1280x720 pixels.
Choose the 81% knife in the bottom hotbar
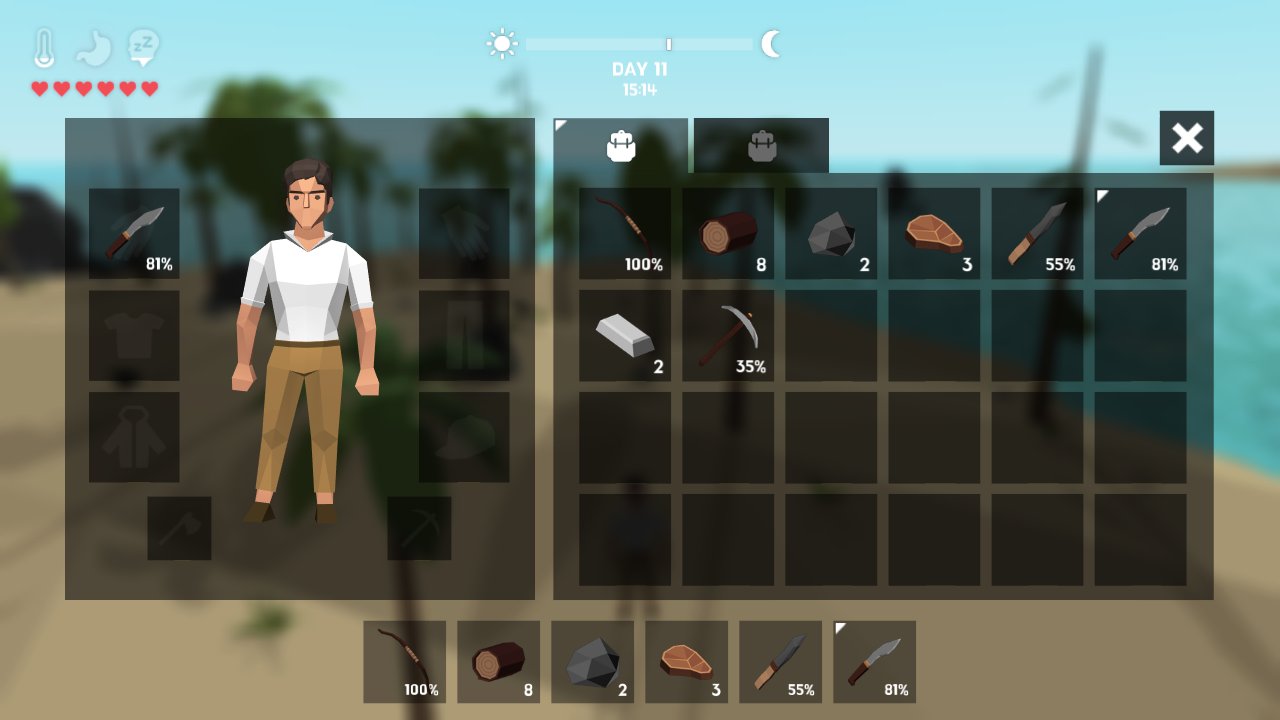coord(875,662)
